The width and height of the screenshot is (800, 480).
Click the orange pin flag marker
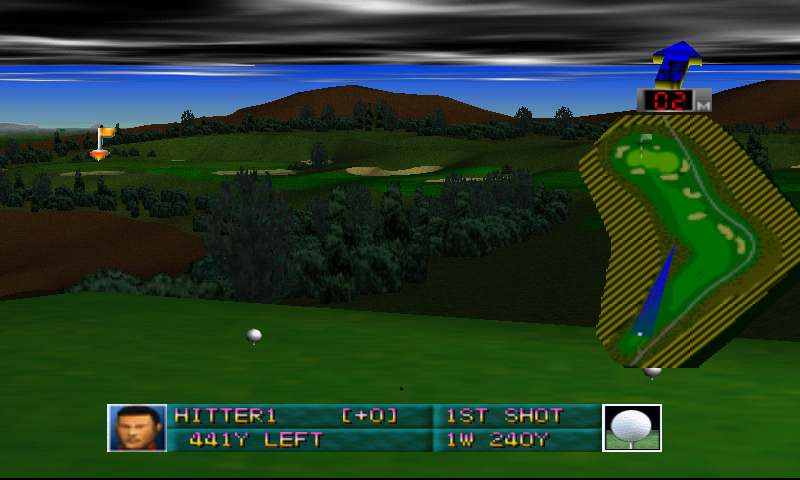click(x=102, y=141)
